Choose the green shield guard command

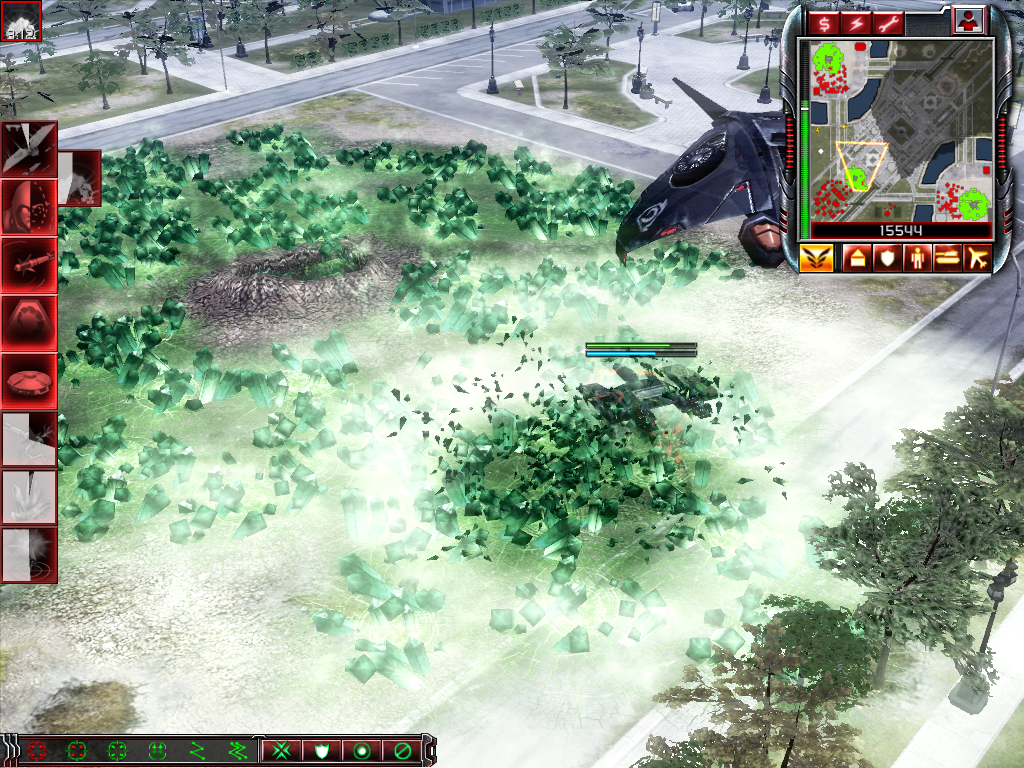(x=322, y=749)
